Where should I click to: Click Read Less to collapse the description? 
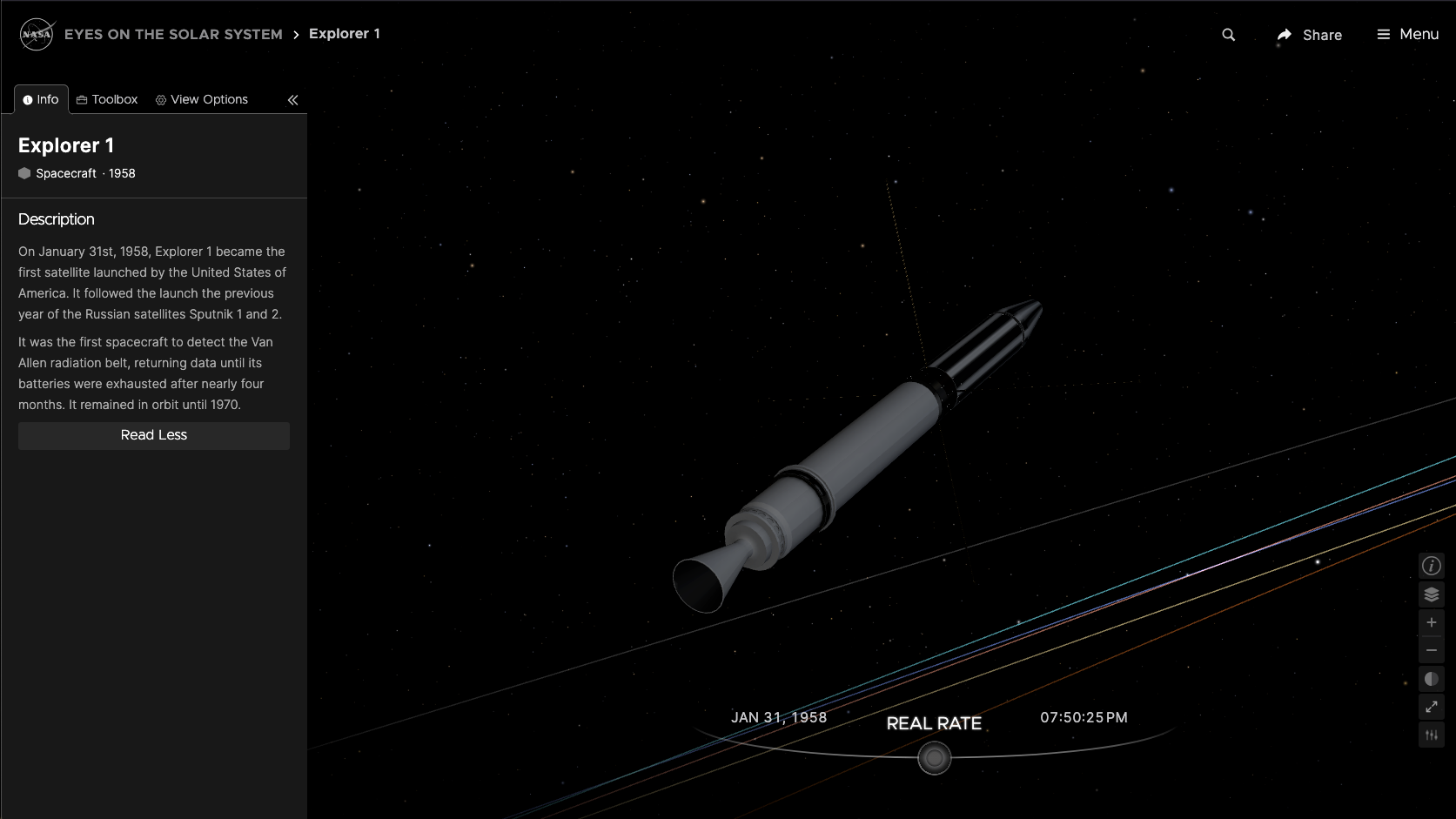[153, 435]
